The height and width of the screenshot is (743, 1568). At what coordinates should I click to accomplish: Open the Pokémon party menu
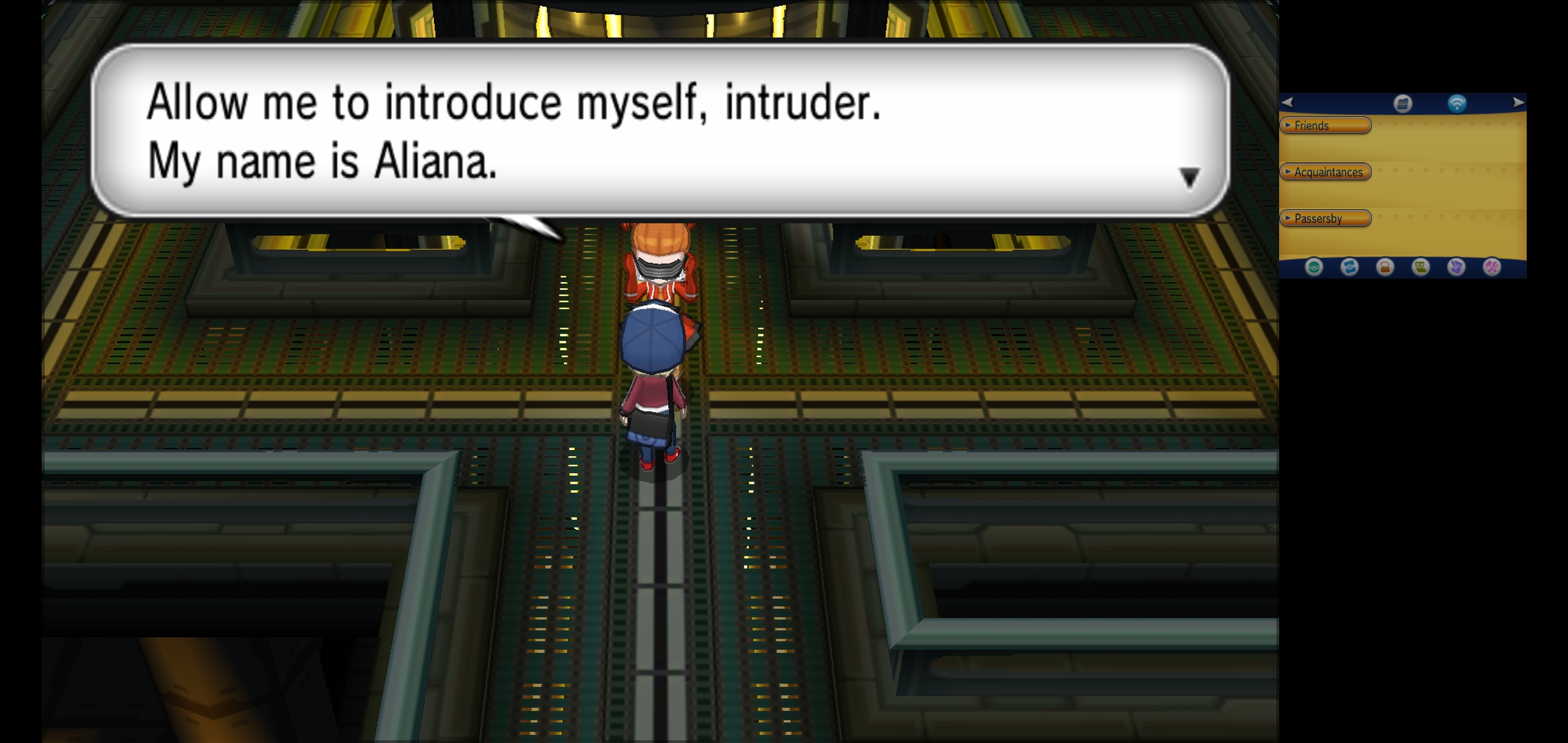(1314, 267)
